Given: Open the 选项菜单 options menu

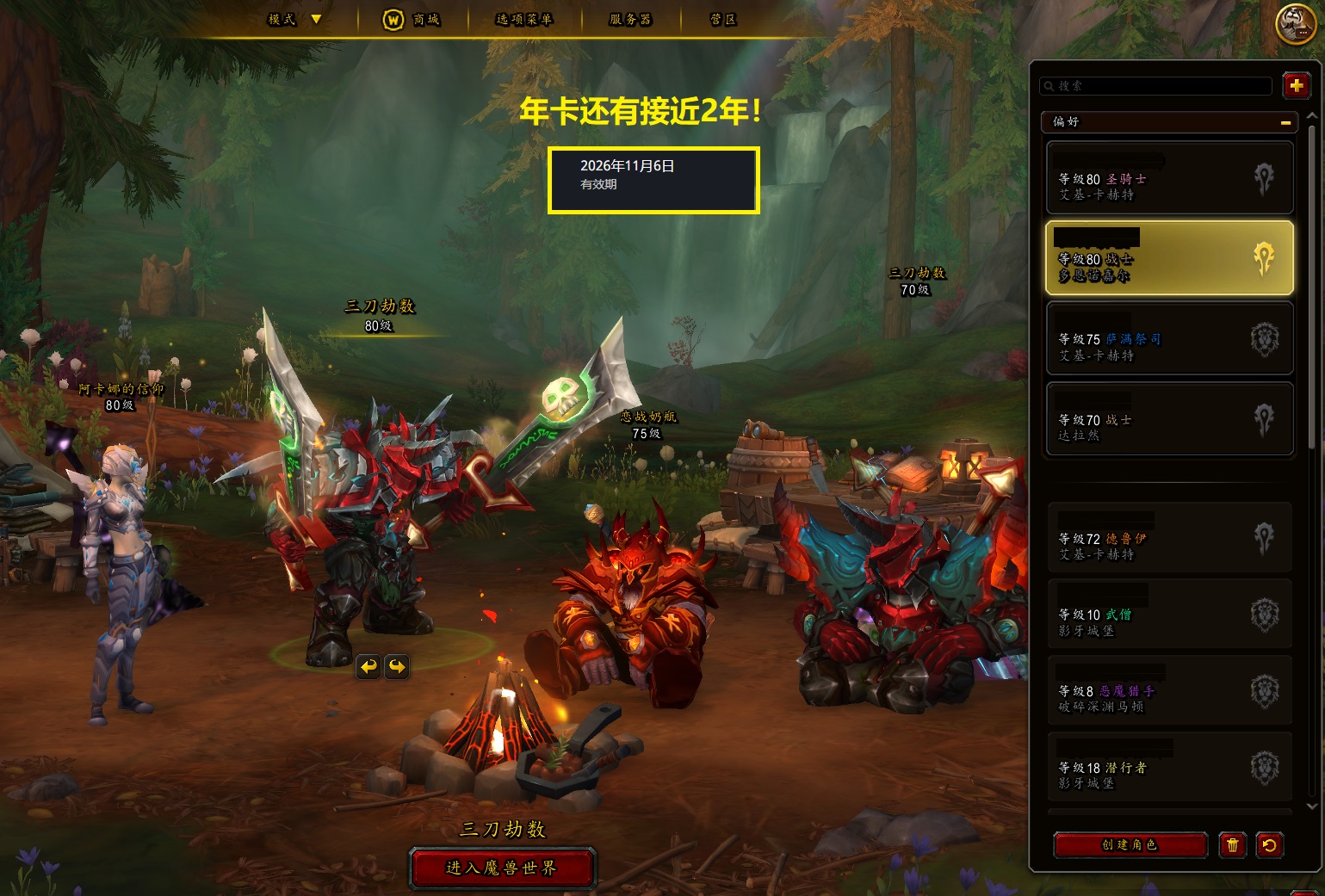Looking at the screenshot, I should (523, 20).
